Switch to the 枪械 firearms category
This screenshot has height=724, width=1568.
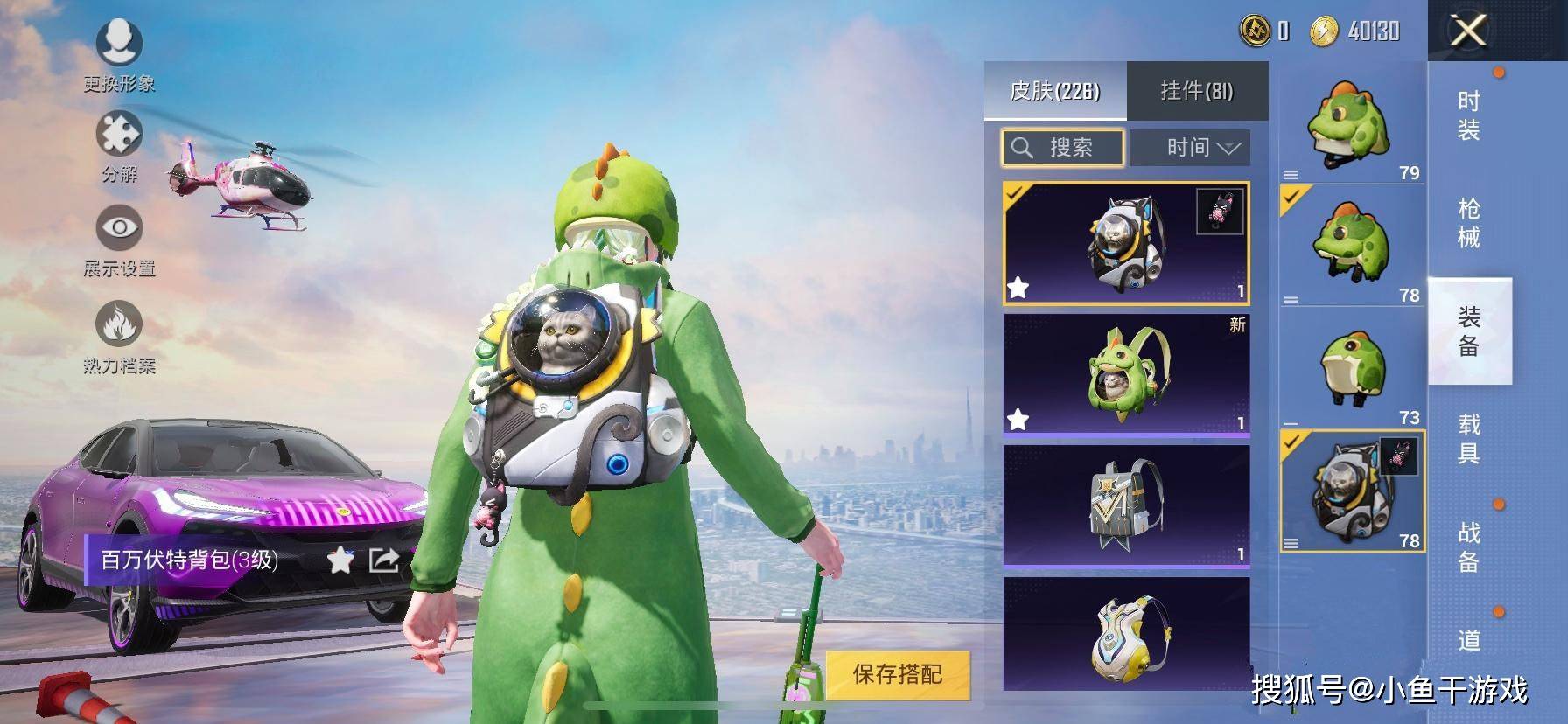[1469, 223]
